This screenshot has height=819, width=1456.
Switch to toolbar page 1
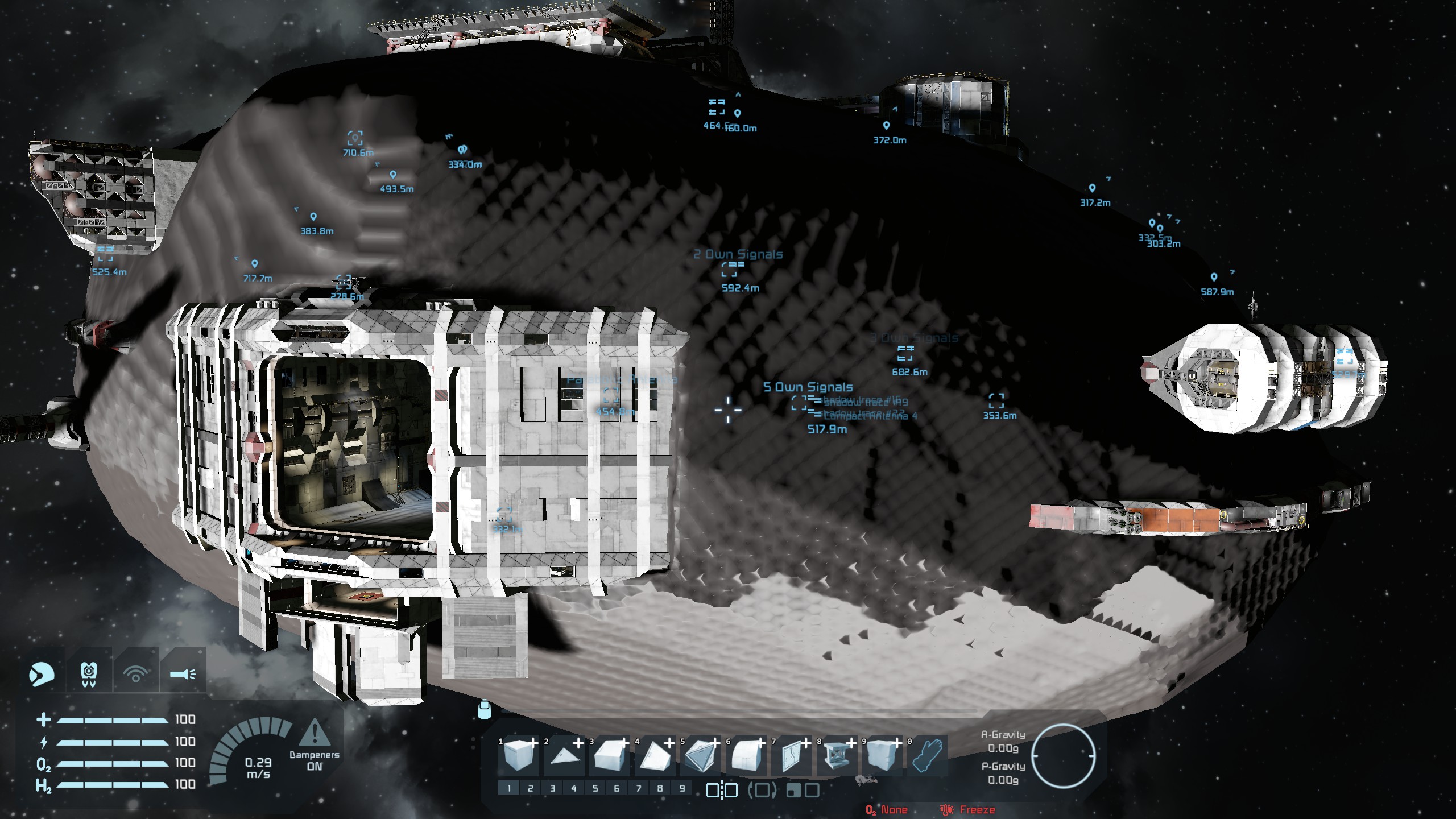coord(509,788)
